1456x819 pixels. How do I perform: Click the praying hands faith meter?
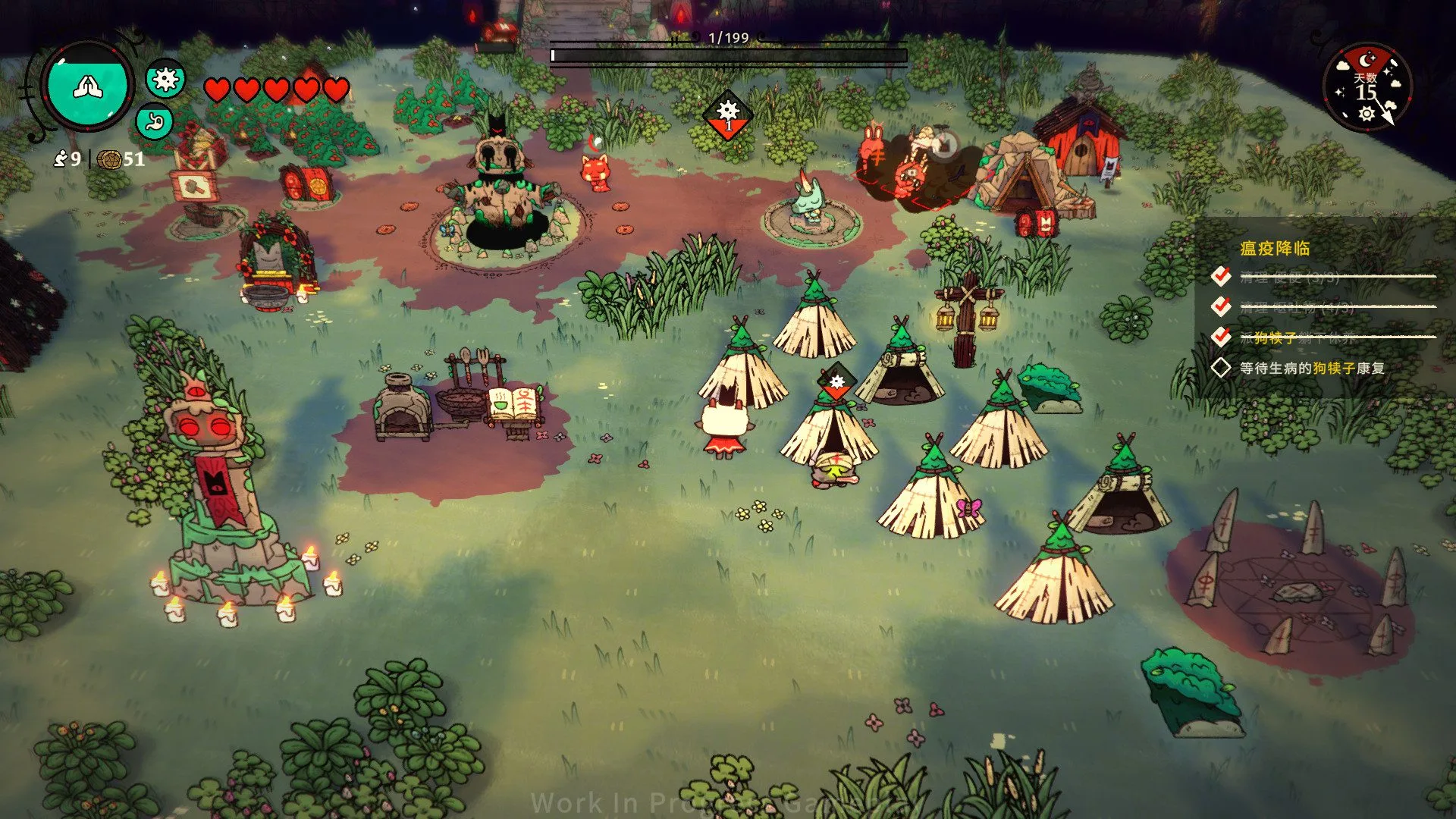click(88, 86)
